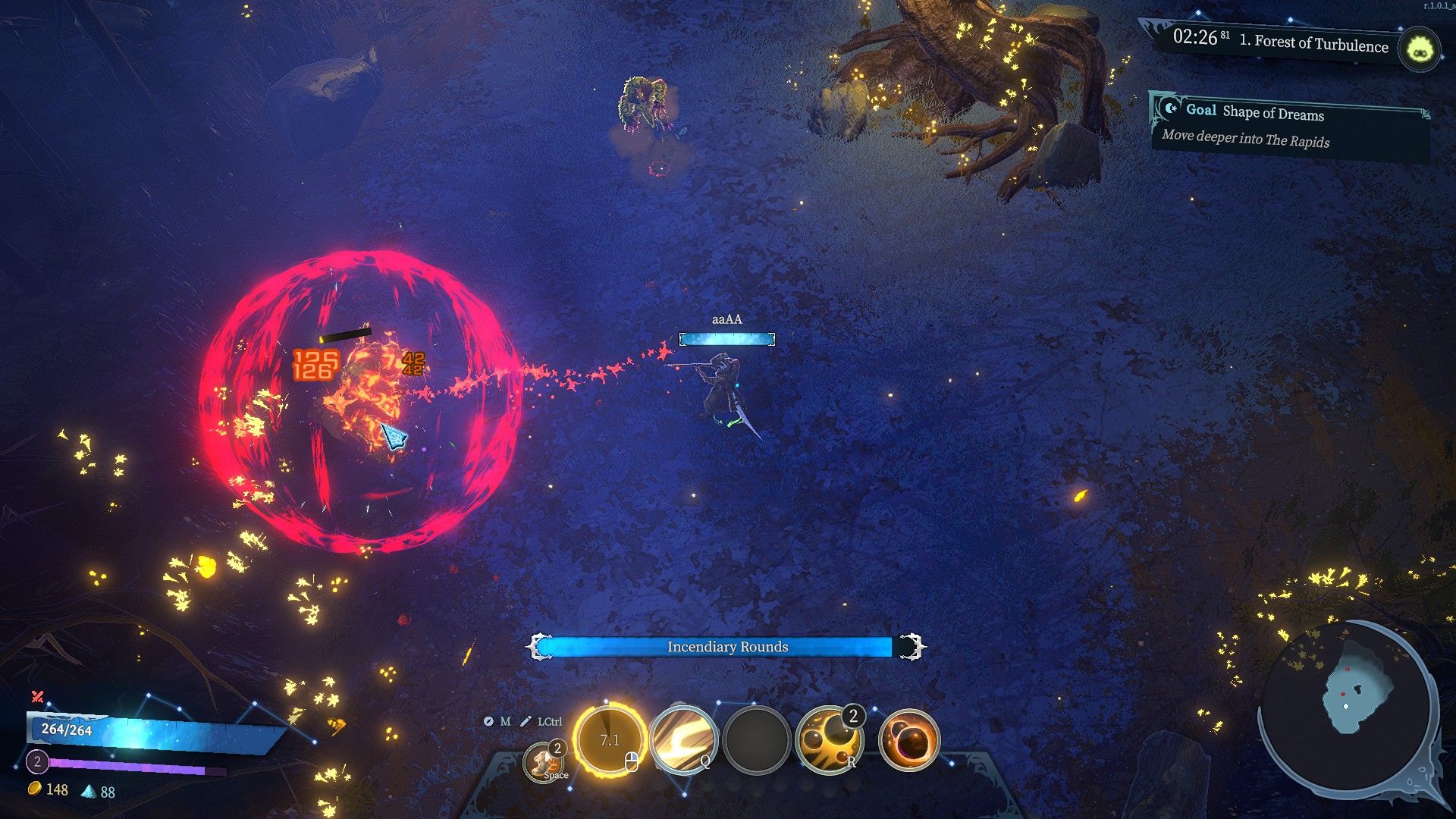Screen dimensions: 1456x819
Task: Click the yellow fuzzy creature icon
Action: pyautogui.click(x=1420, y=50)
